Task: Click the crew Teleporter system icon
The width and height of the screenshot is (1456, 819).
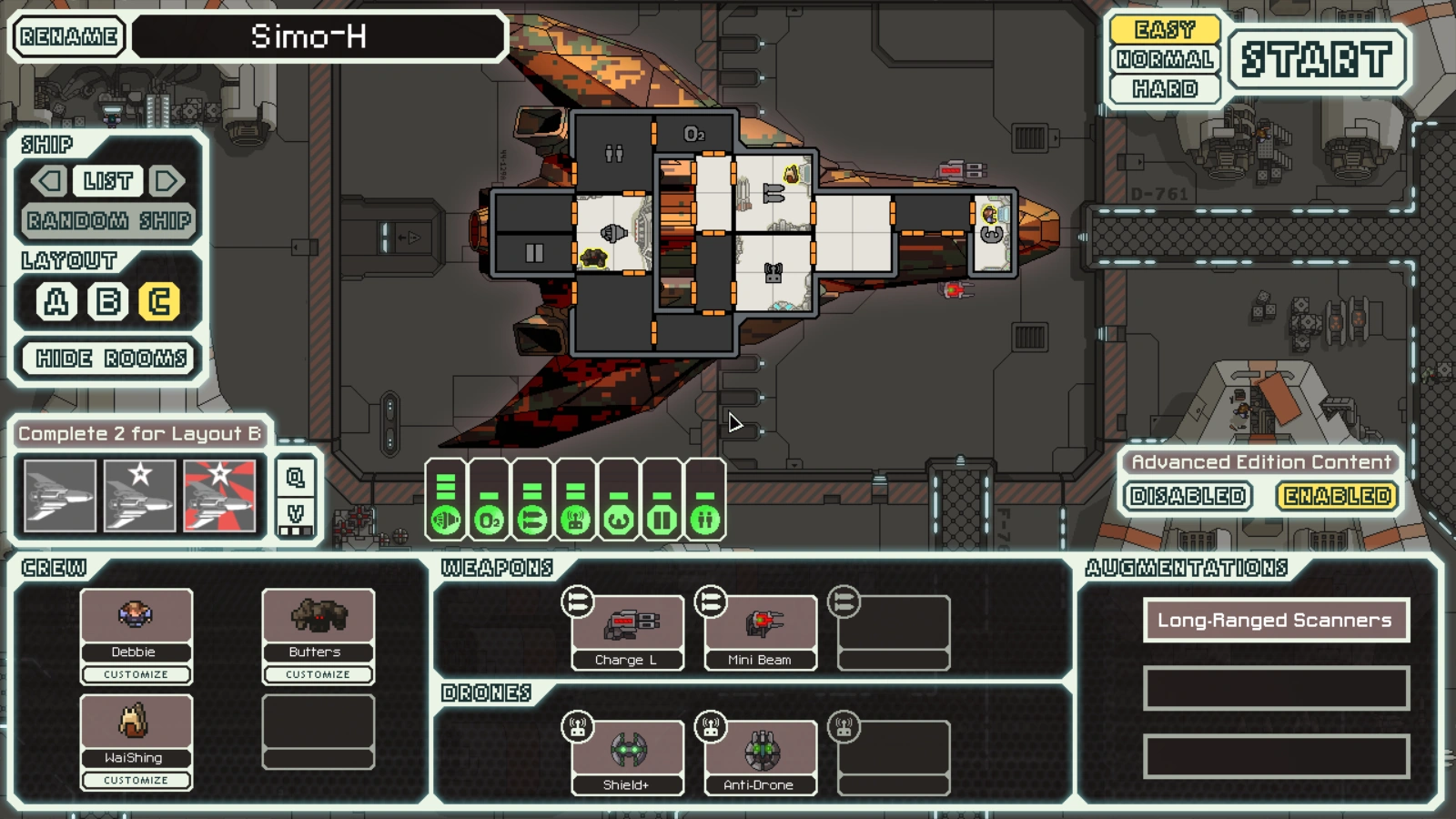Action: 705,519
